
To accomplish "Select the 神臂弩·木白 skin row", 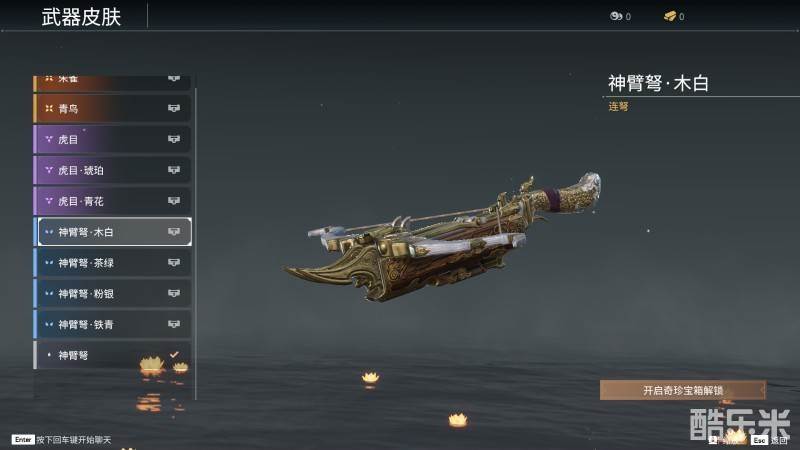I will pos(112,232).
